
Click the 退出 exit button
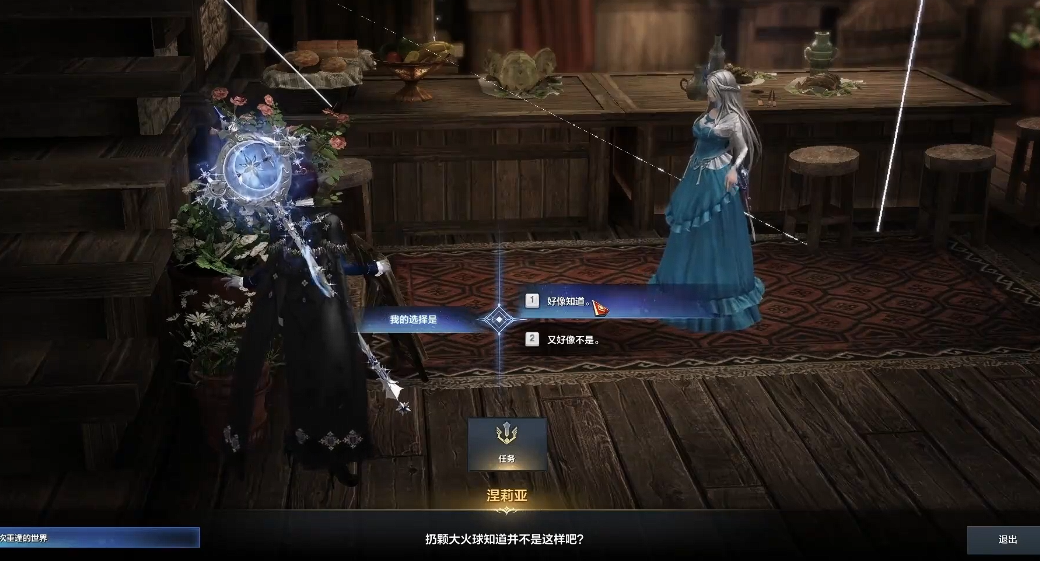1006,540
